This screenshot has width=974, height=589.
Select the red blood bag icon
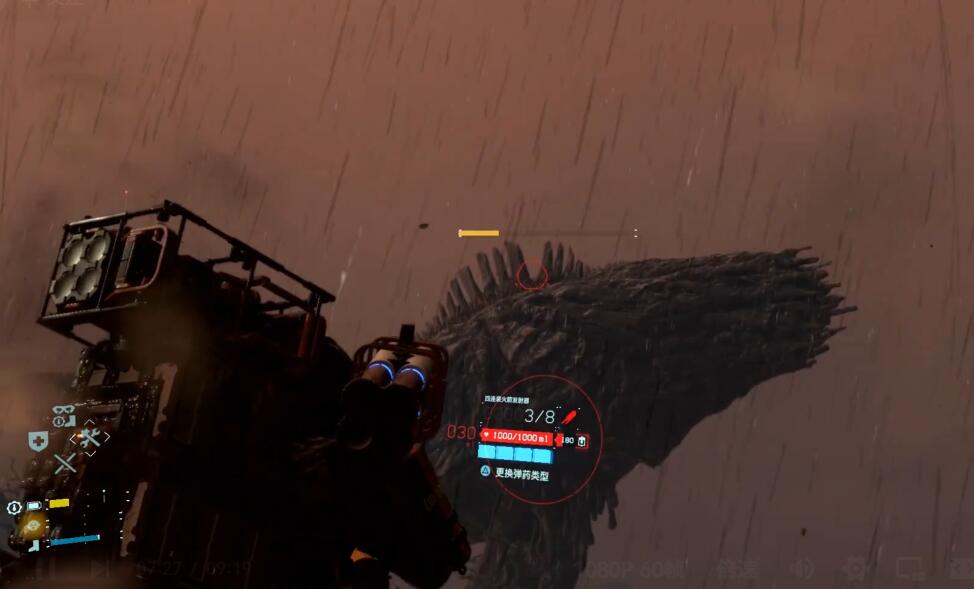(x=582, y=440)
